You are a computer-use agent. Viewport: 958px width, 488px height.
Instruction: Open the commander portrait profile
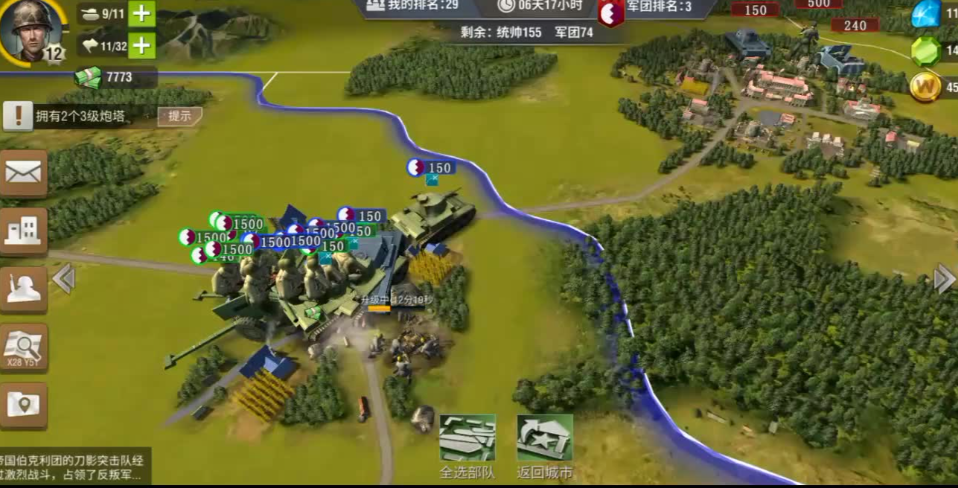(31, 27)
